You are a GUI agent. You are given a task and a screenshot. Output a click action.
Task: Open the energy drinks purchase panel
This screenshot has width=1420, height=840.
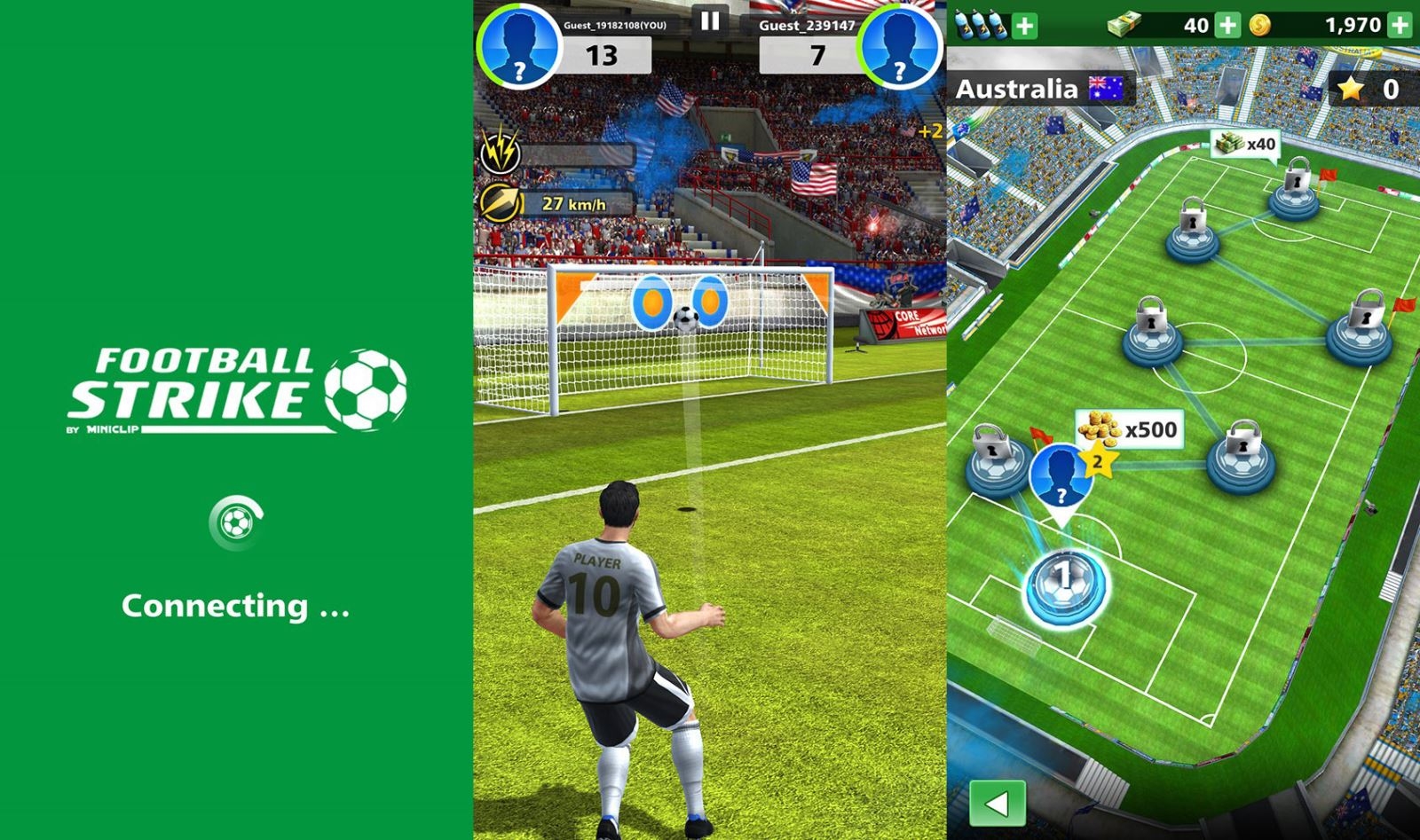[x=981, y=27]
